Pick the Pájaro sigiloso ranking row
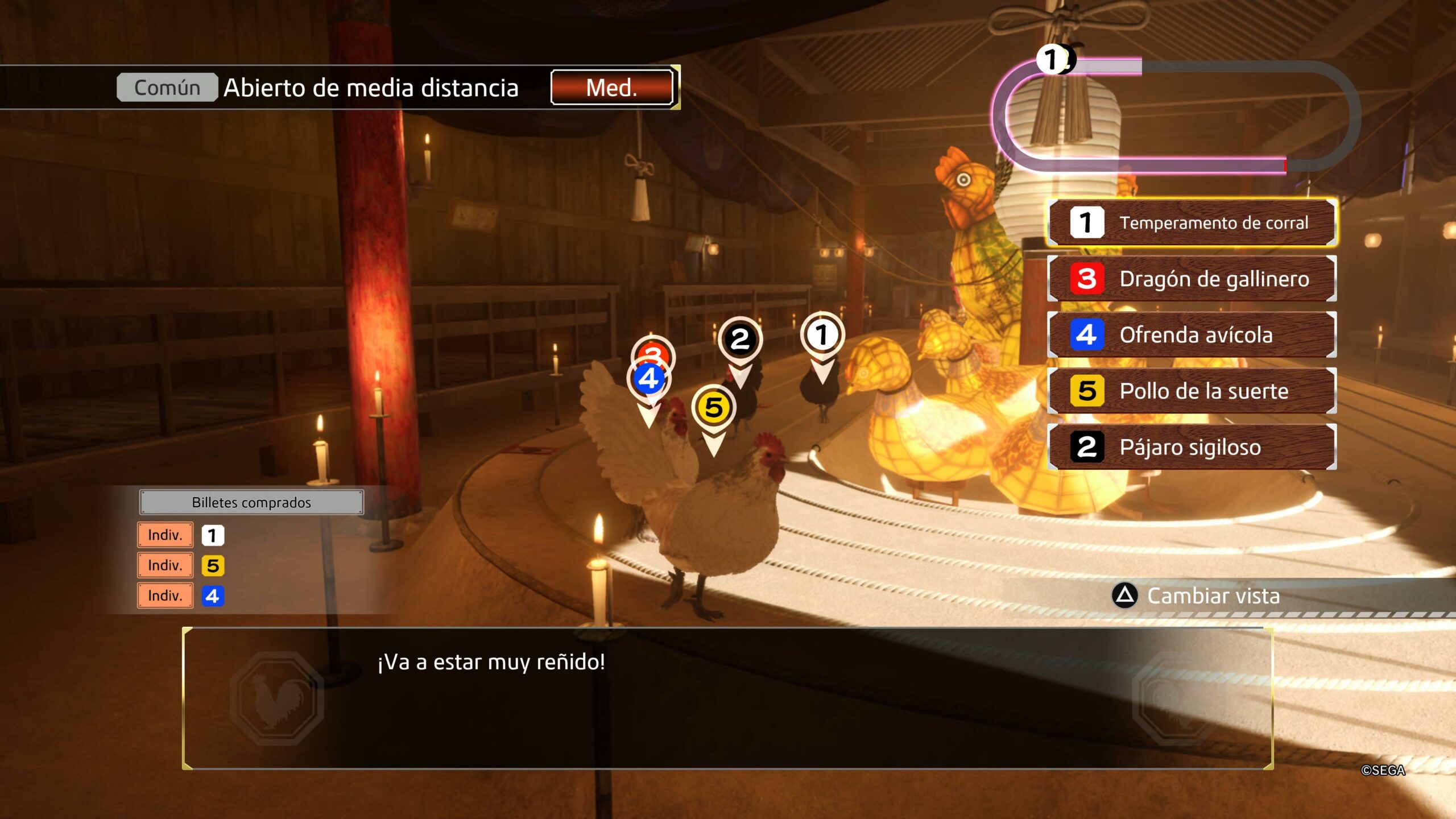1456x819 pixels. point(1192,447)
